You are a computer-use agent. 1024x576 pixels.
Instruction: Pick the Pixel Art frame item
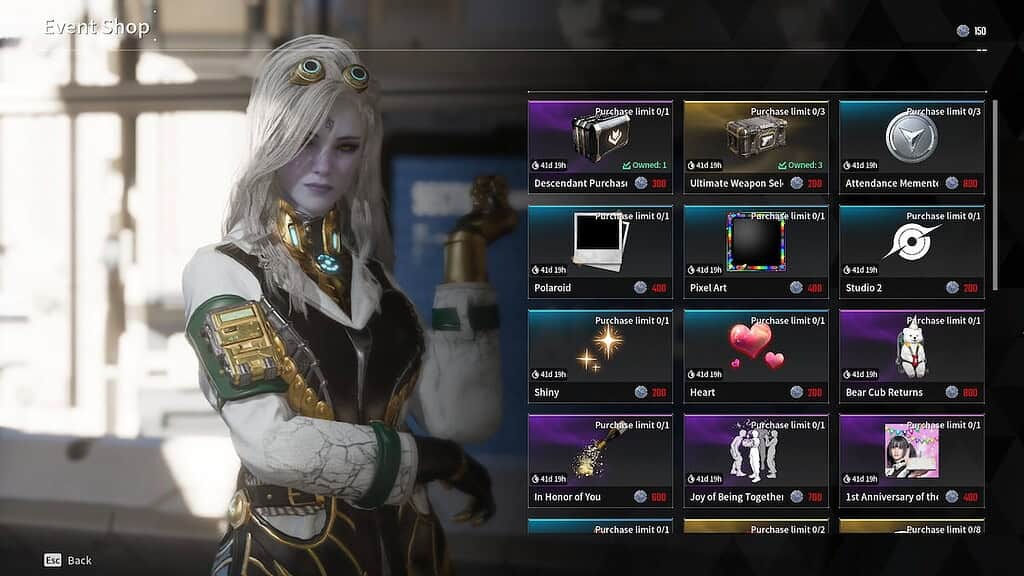[756, 252]
